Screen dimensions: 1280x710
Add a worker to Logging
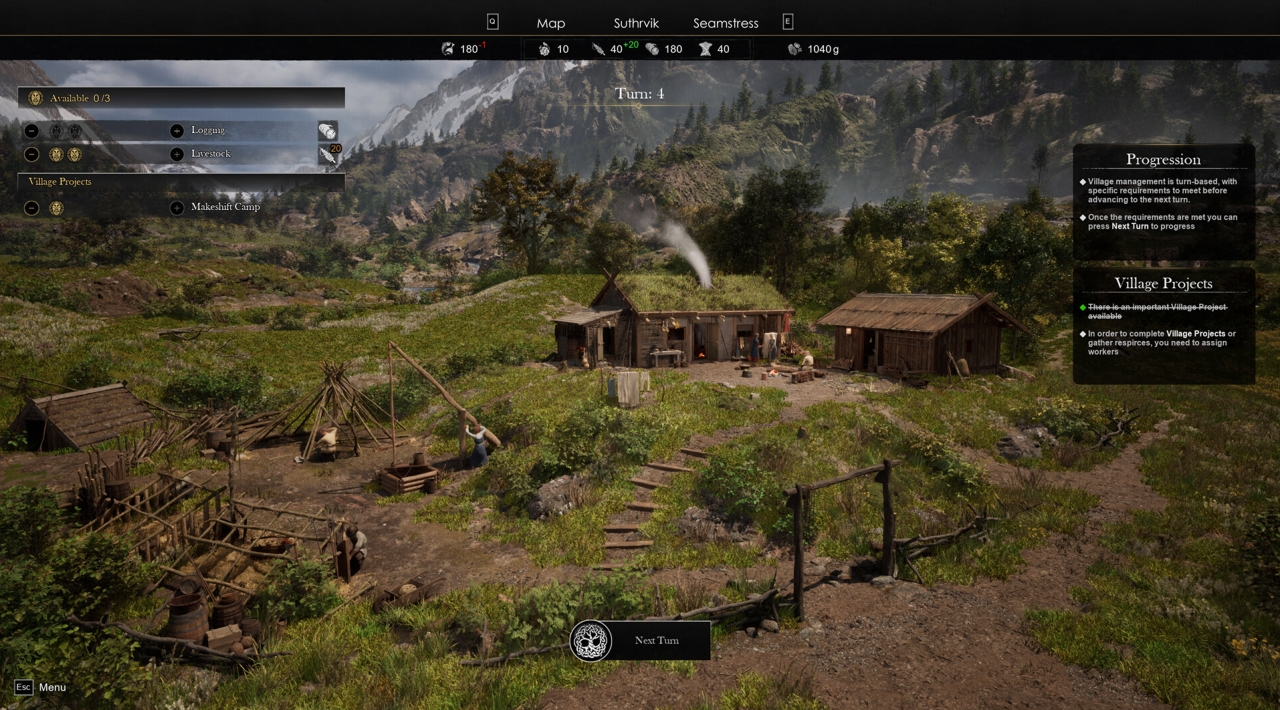177,130
